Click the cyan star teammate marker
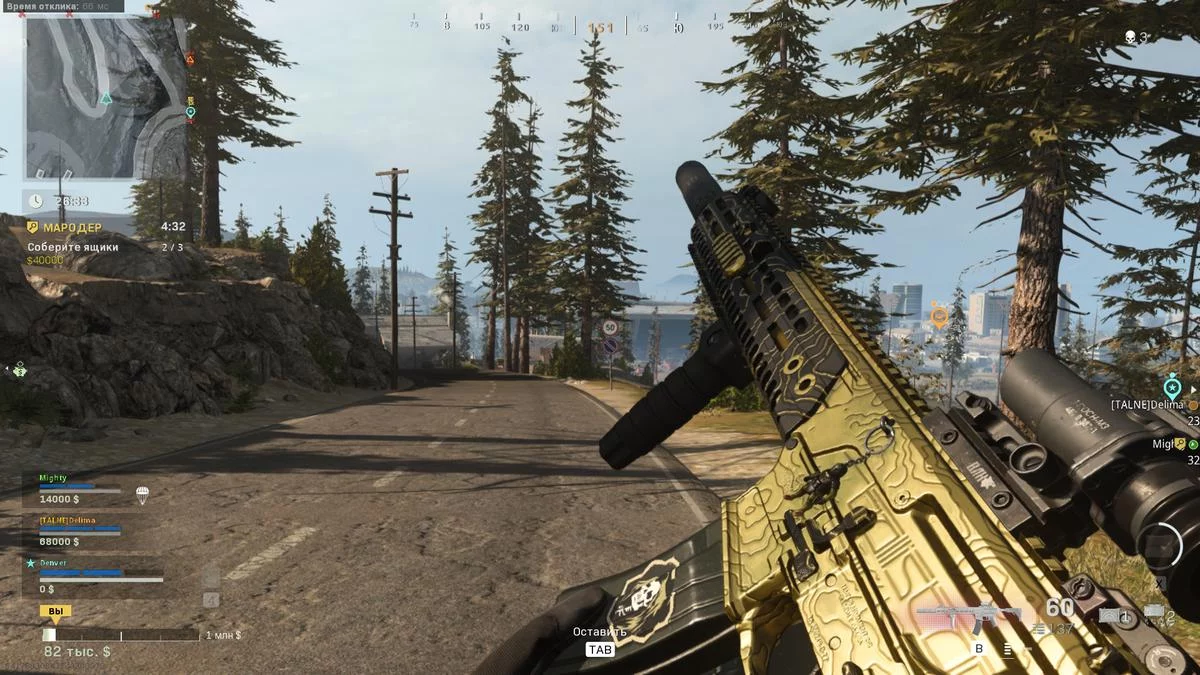This screenshot has height=675, width=1200. click(1171, 386)
